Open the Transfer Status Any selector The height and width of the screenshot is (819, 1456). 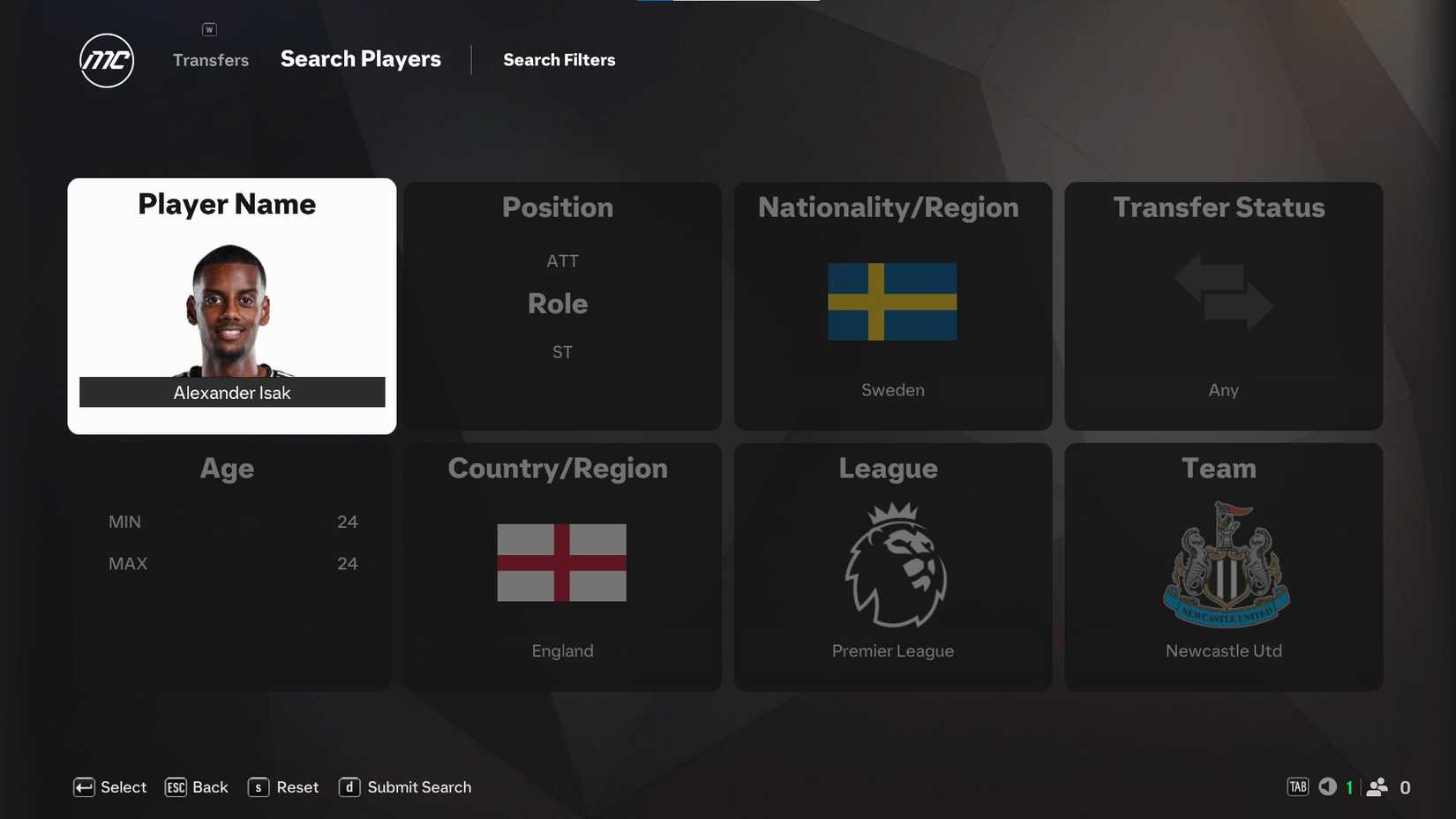tap(1223, 388)
